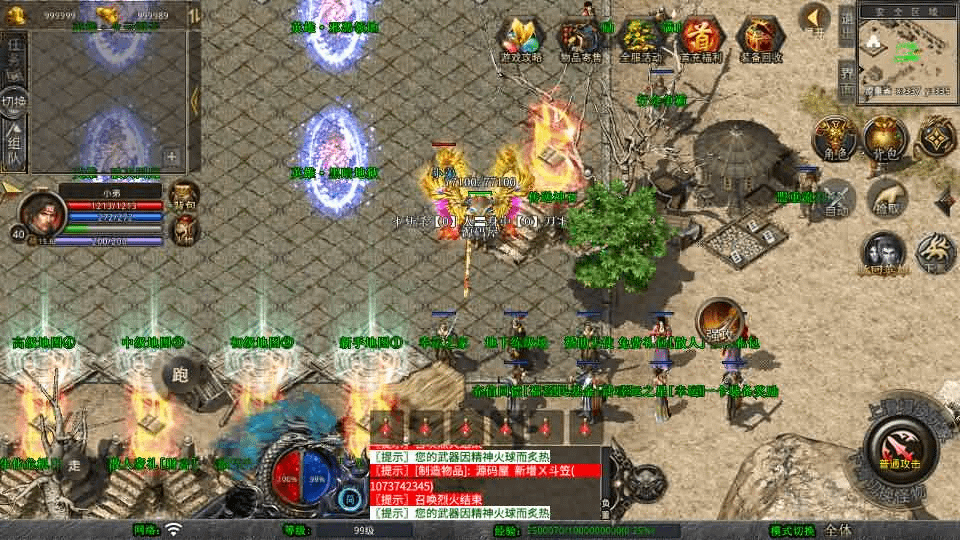Open the 全服活动 server events icon
Screen dimensions: 960x540
[x=641, y=39]
